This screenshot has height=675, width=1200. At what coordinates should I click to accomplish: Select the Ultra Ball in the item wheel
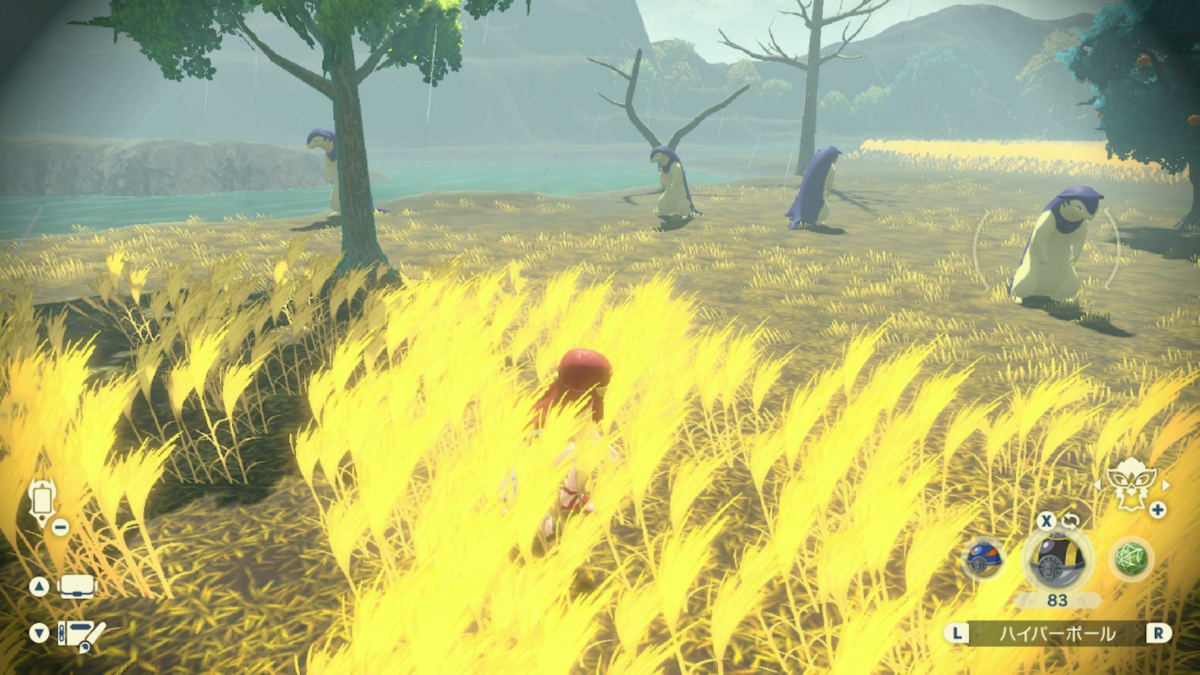(1057, 560)
